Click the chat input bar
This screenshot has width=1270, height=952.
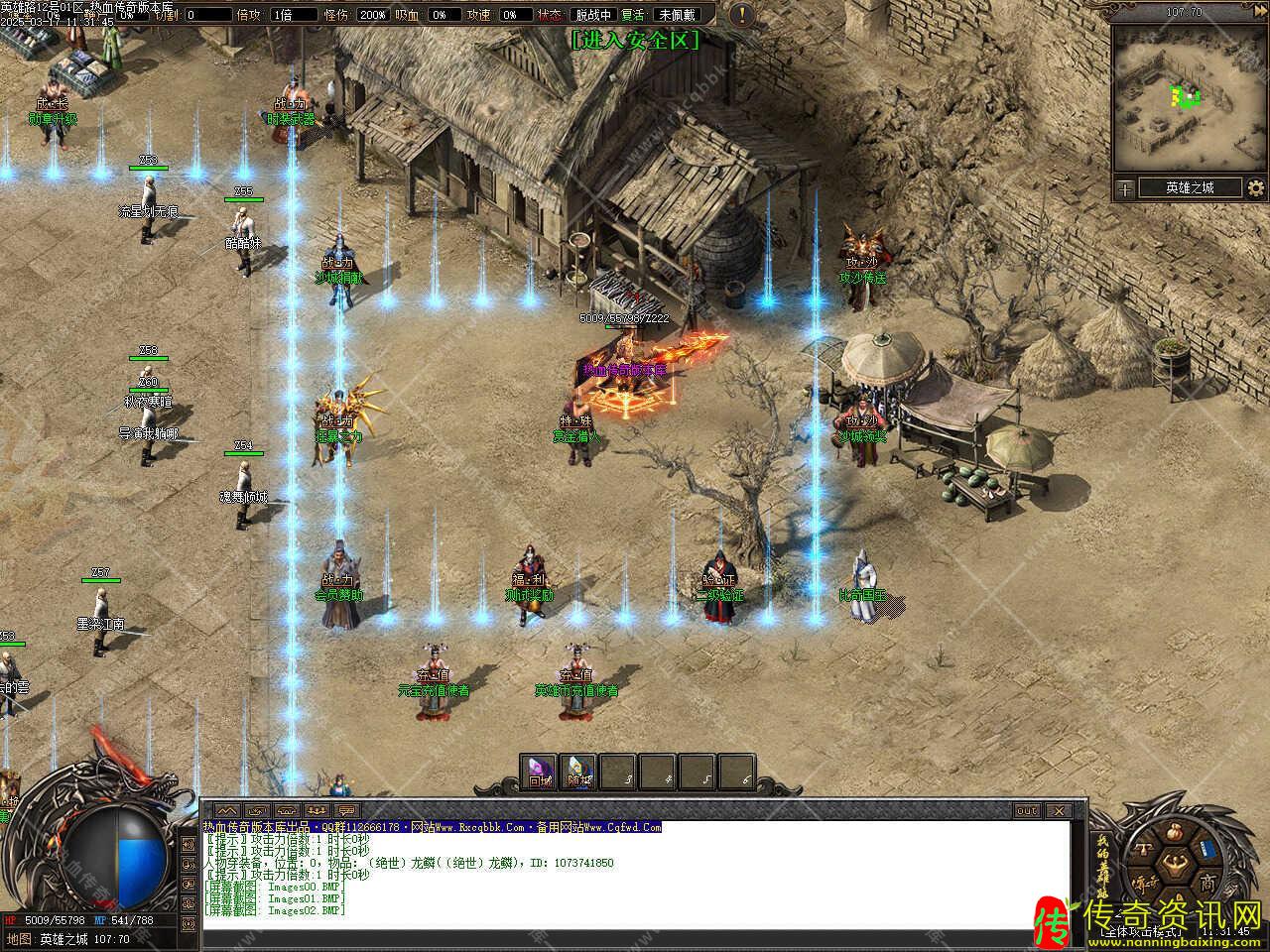(635, 937)
